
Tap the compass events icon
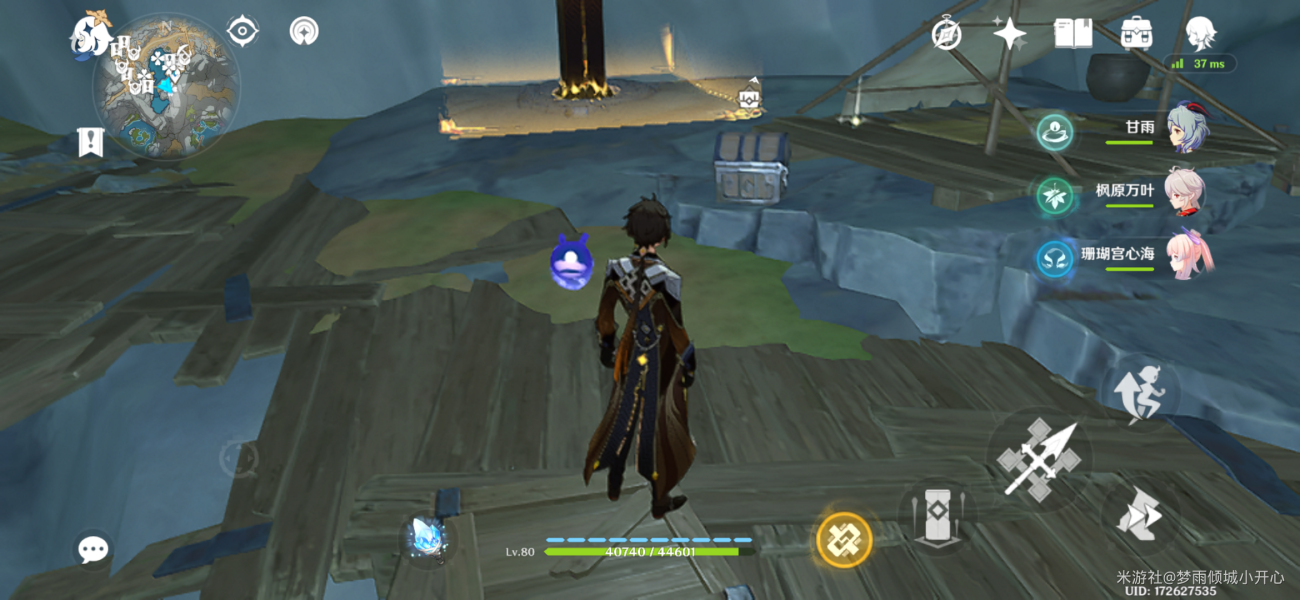[946, 34]
